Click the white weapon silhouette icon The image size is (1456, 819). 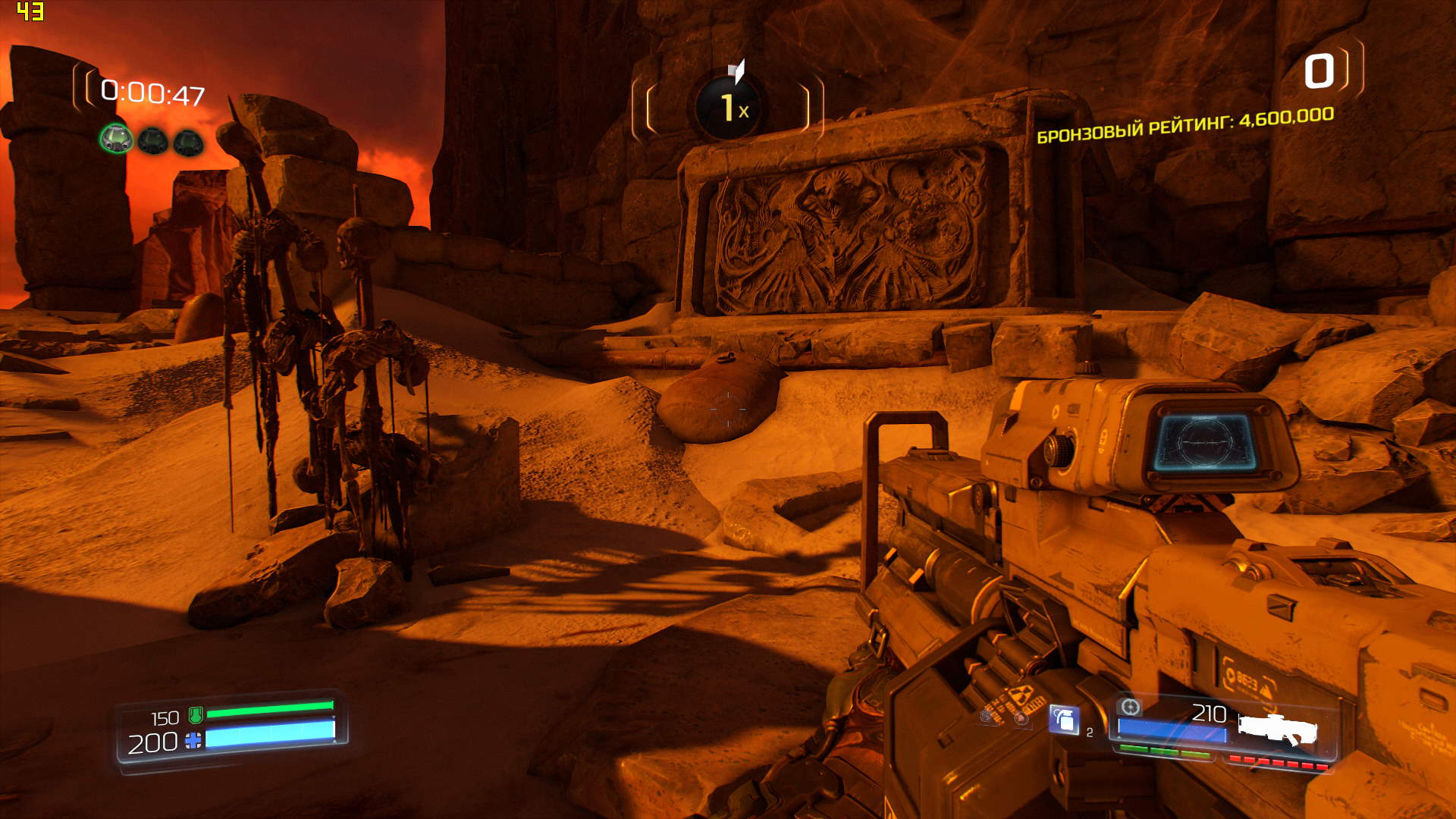click(x=1279, y=727)
